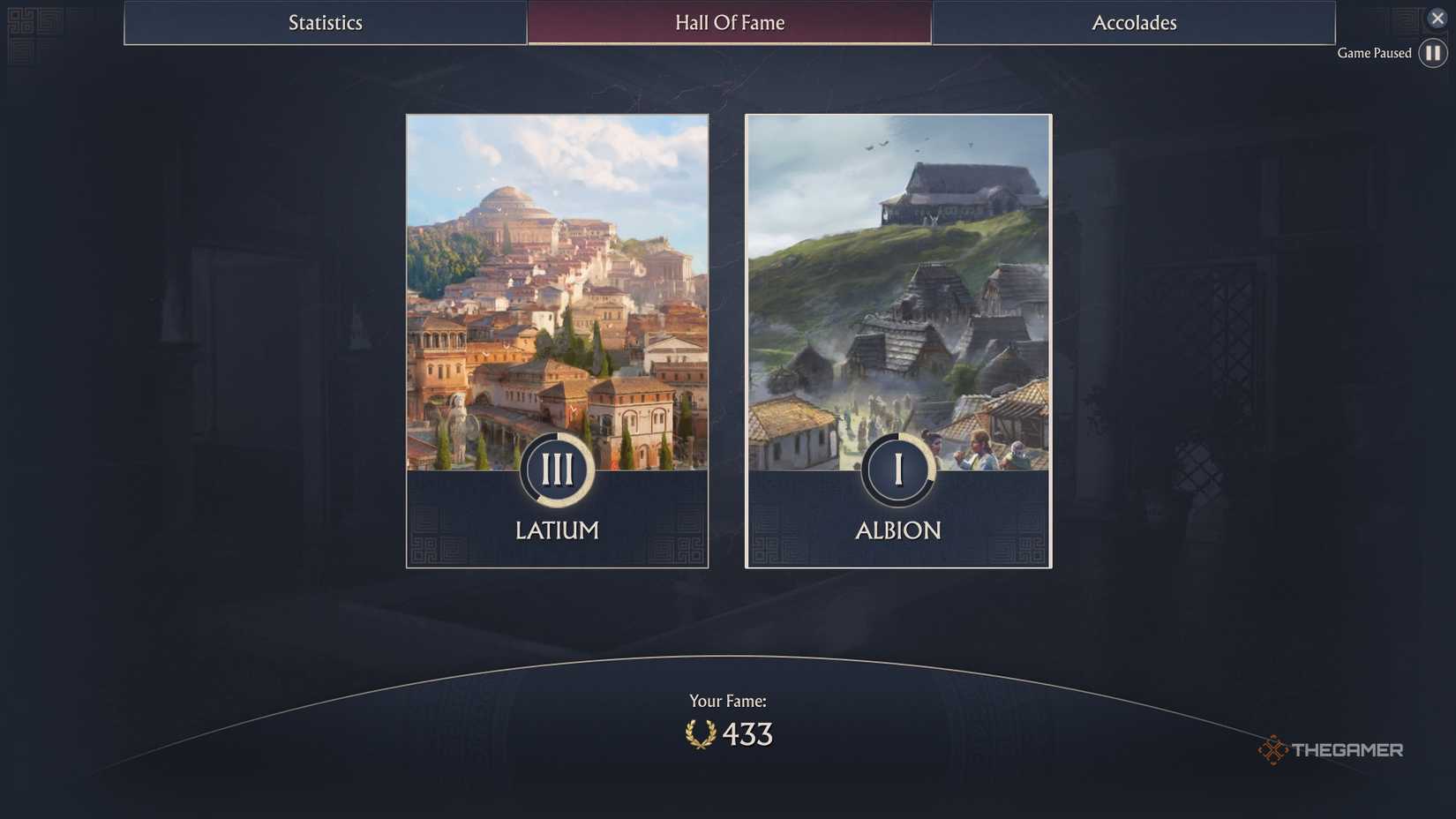
Task: Select the ALBION region label
Action: pyautogui.click(x=897, y=530)
